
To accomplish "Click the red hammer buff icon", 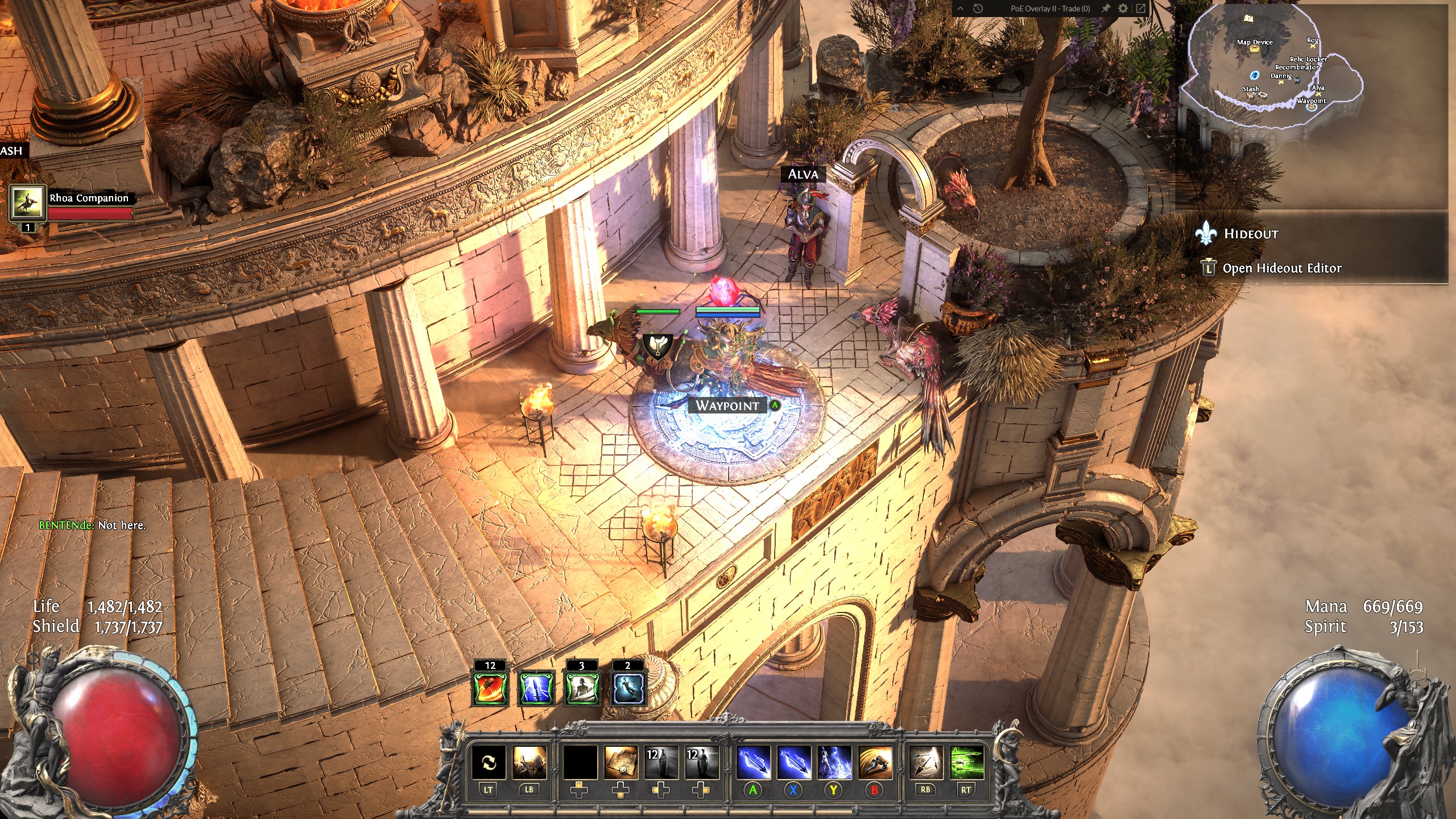I will (490, 689).
